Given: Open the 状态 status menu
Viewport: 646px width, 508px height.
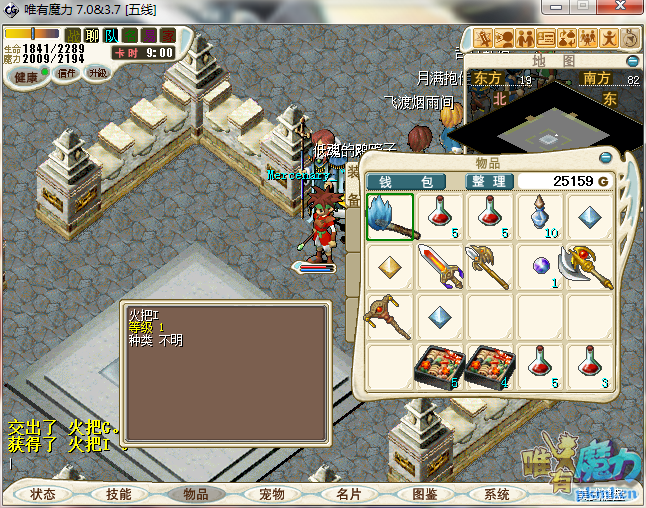Looking at the screenshot, I should coord(43,494).
